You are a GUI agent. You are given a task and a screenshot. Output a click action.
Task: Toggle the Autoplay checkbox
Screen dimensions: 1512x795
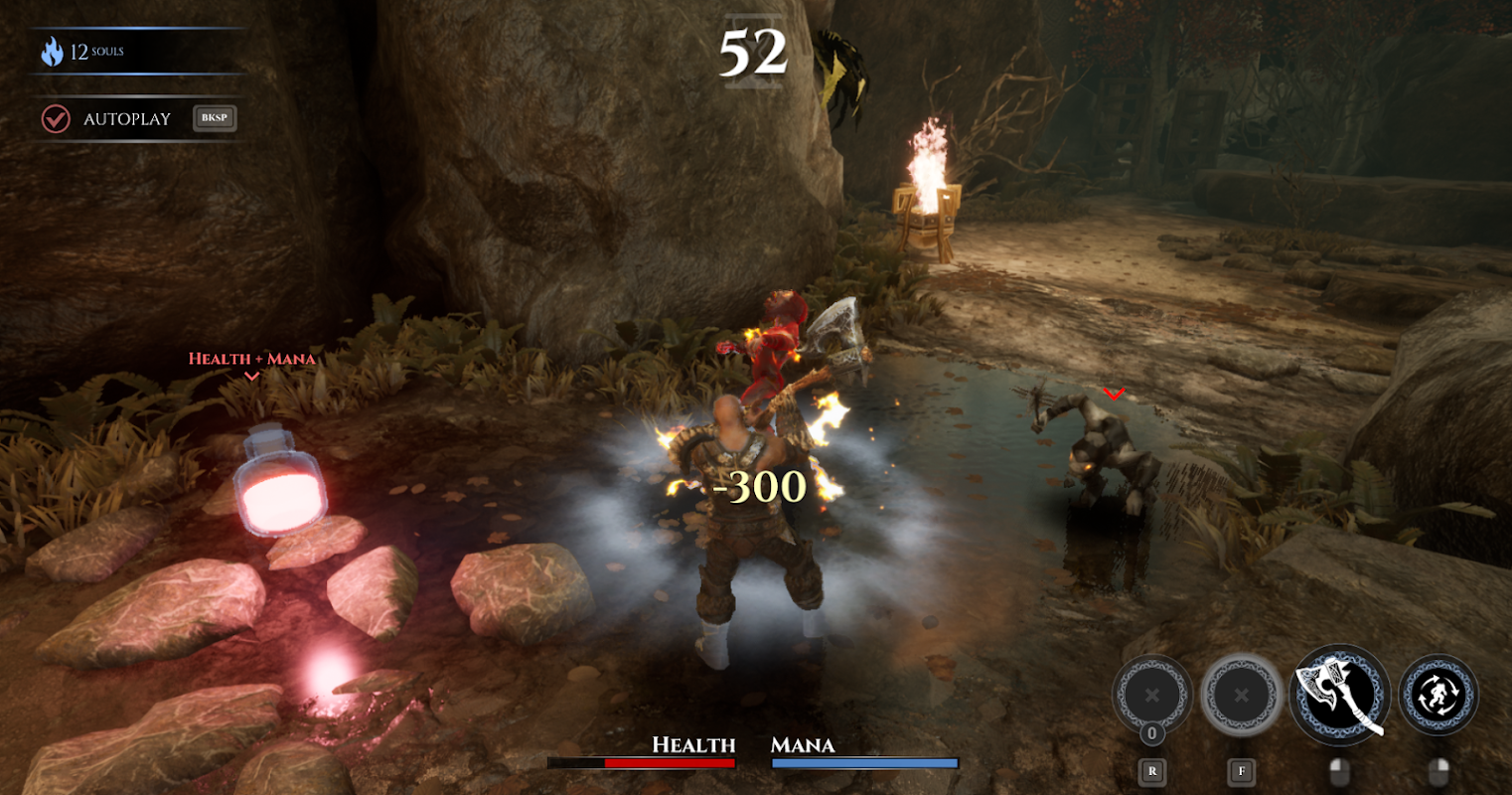tap(56, 119)
